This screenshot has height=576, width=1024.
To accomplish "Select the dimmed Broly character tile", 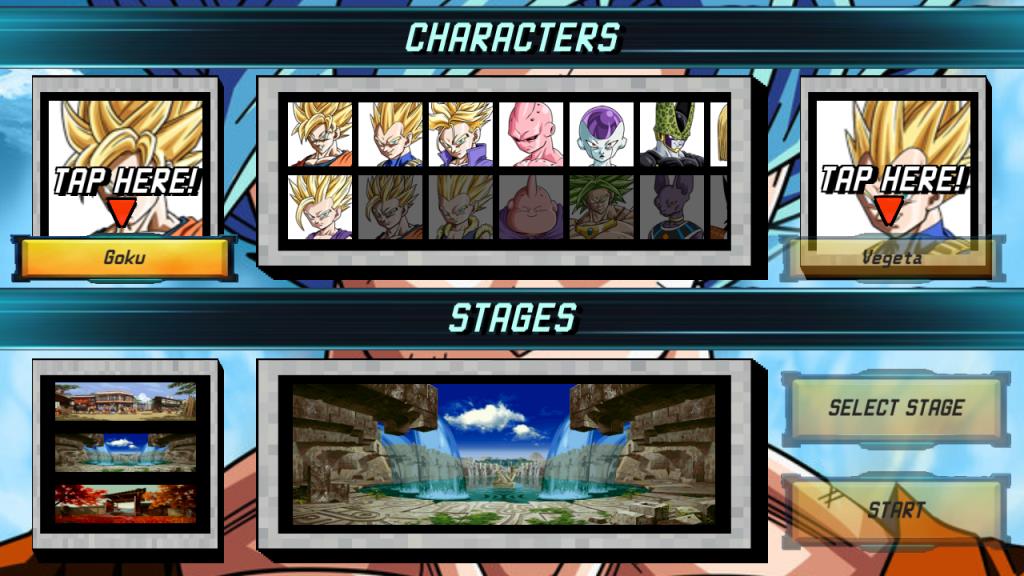I will point(601,207).
